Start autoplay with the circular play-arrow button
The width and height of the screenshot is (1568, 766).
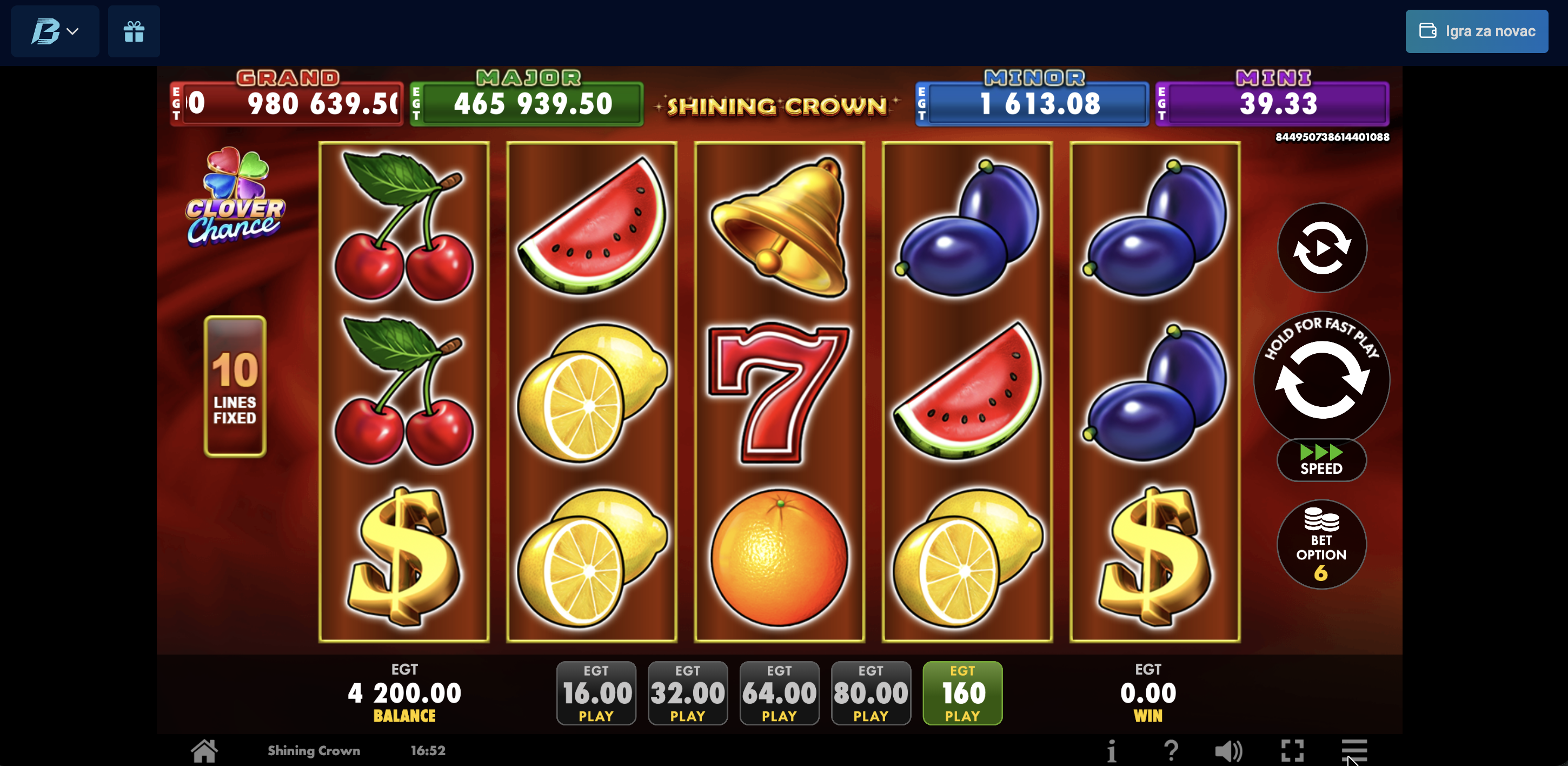1321,248
